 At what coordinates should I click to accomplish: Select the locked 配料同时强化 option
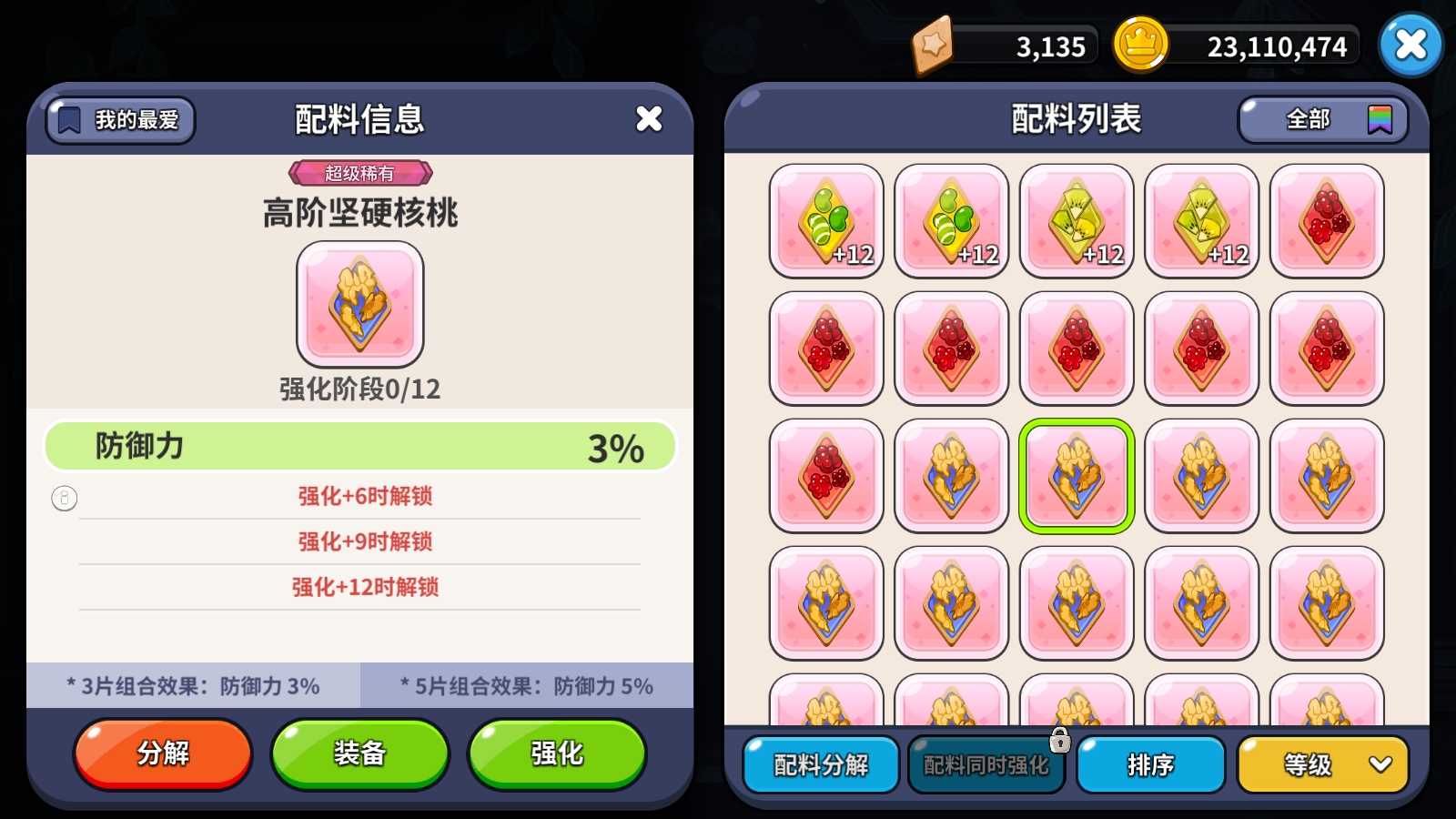coord(986,765)
